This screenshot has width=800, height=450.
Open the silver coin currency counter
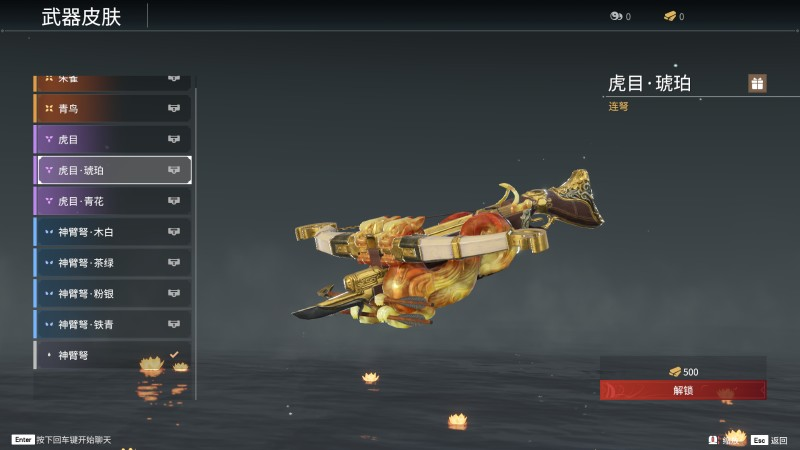point(620,16)
